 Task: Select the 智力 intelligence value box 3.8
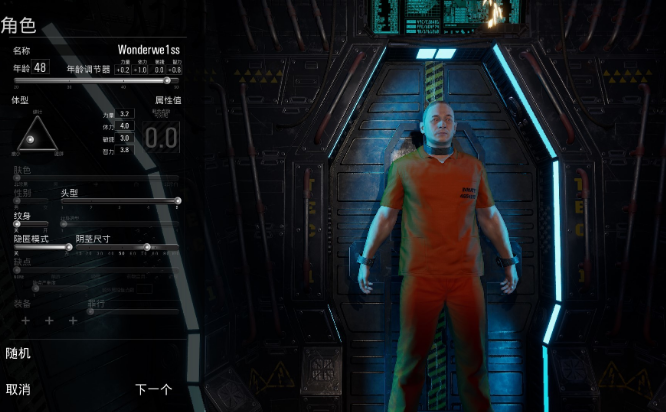(125, 150)
